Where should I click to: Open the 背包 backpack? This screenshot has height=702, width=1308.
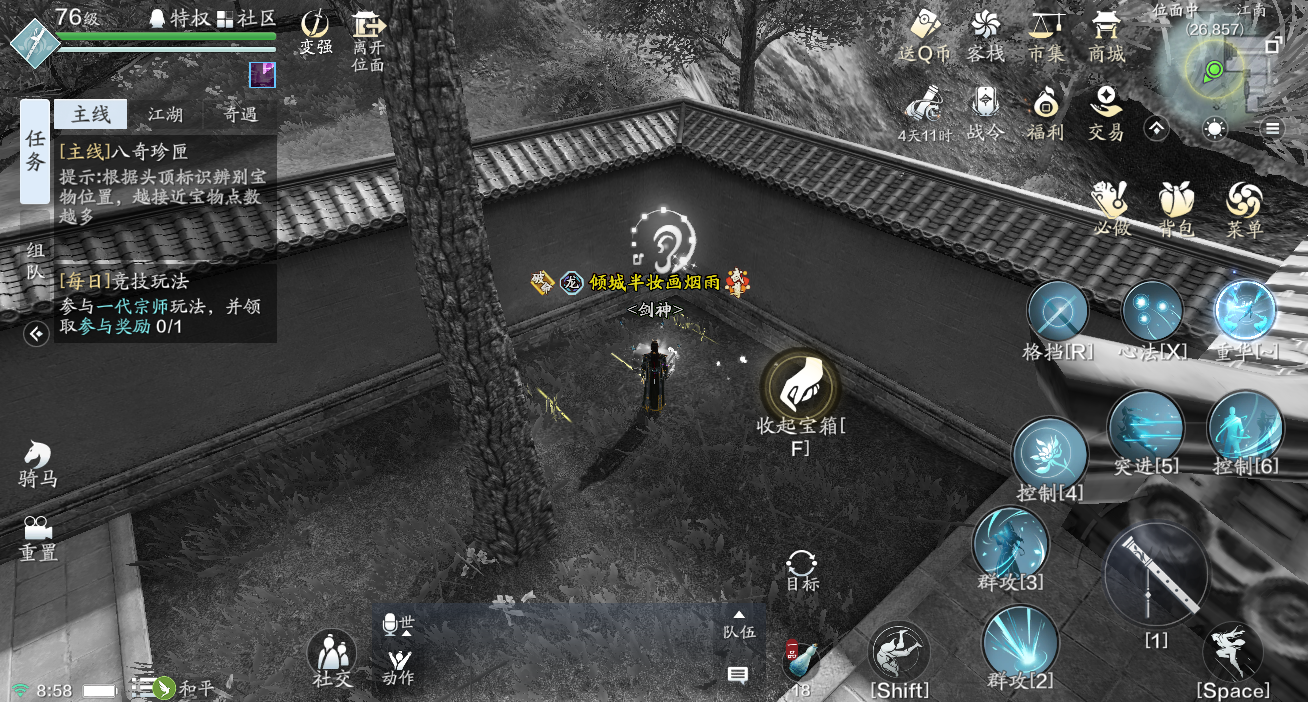(x=1177, y=208)
